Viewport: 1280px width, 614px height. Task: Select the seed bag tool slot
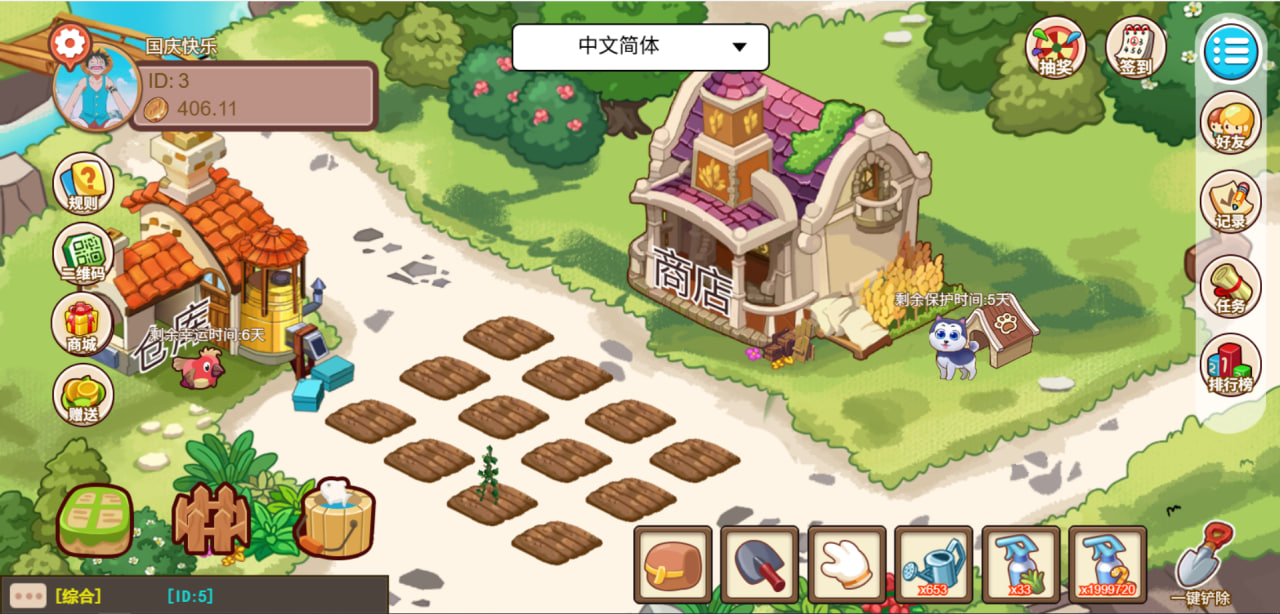[672, 565]
